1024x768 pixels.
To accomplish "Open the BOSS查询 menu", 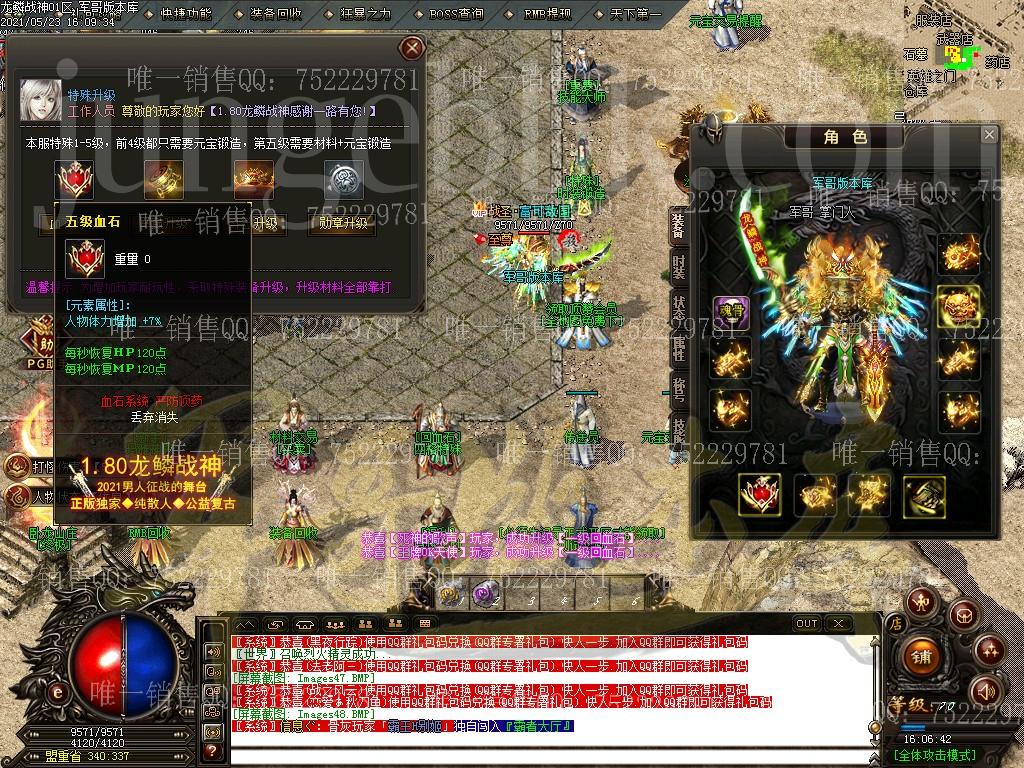I will pyautogui.click(x=456, y=14).
